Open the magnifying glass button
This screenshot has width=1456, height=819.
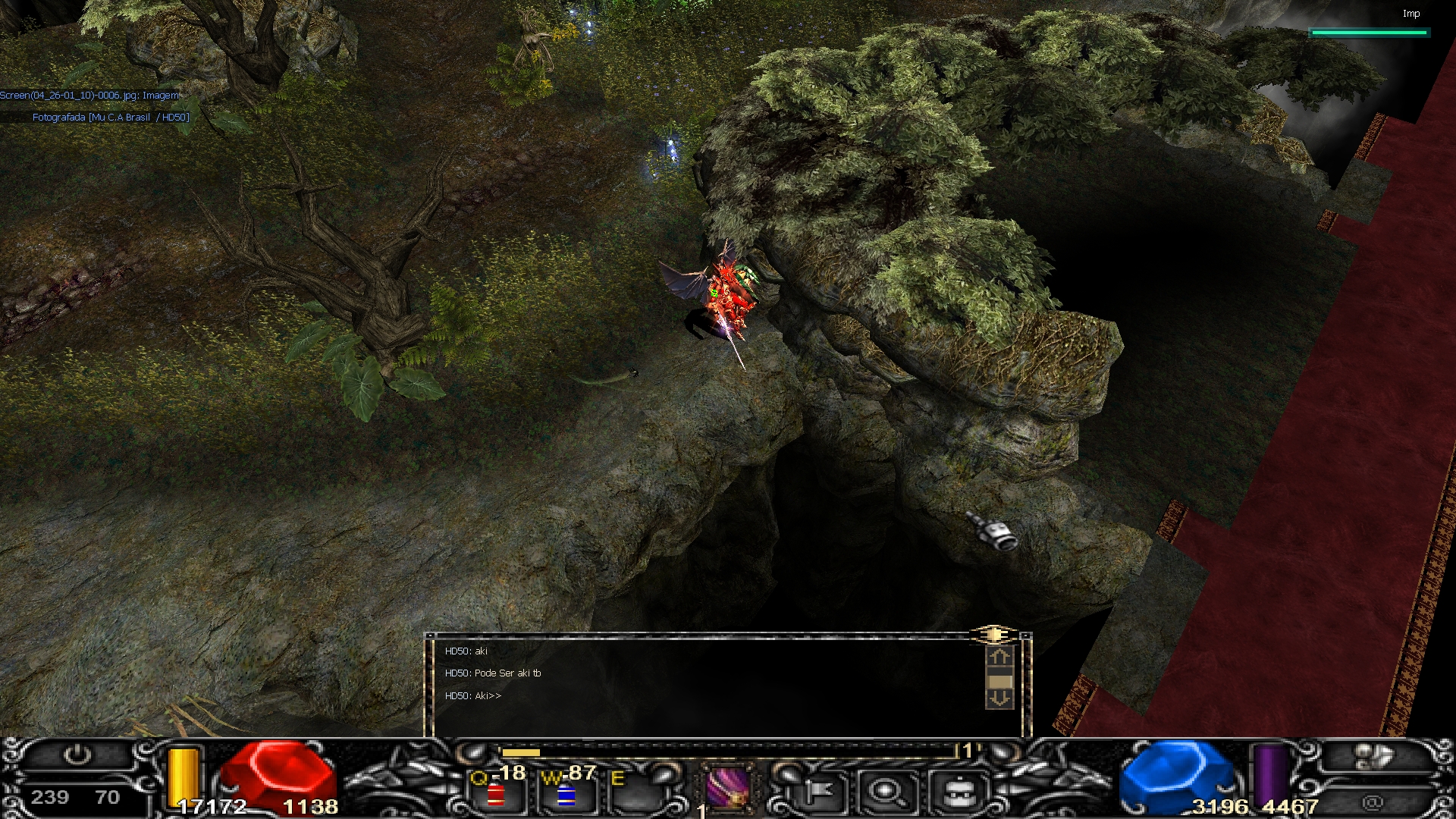pos(884,792)
